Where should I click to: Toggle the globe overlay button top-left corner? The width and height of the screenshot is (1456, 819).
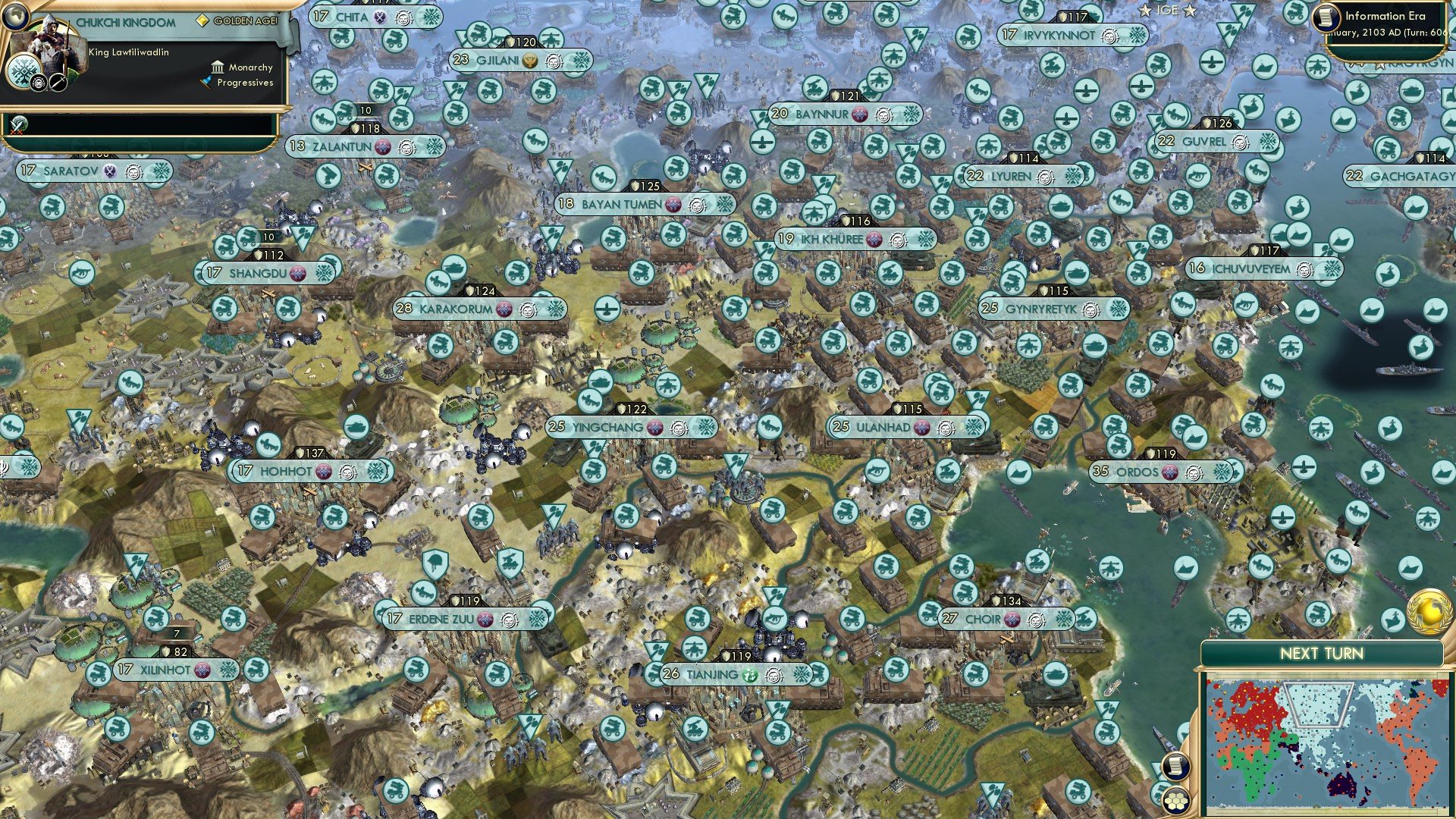14,14
